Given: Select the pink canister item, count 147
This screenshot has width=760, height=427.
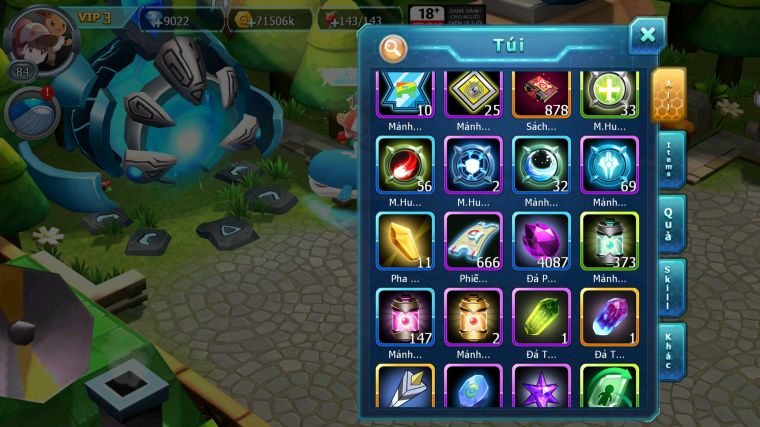Looking at the screenshot, I should tap(404, 317).
